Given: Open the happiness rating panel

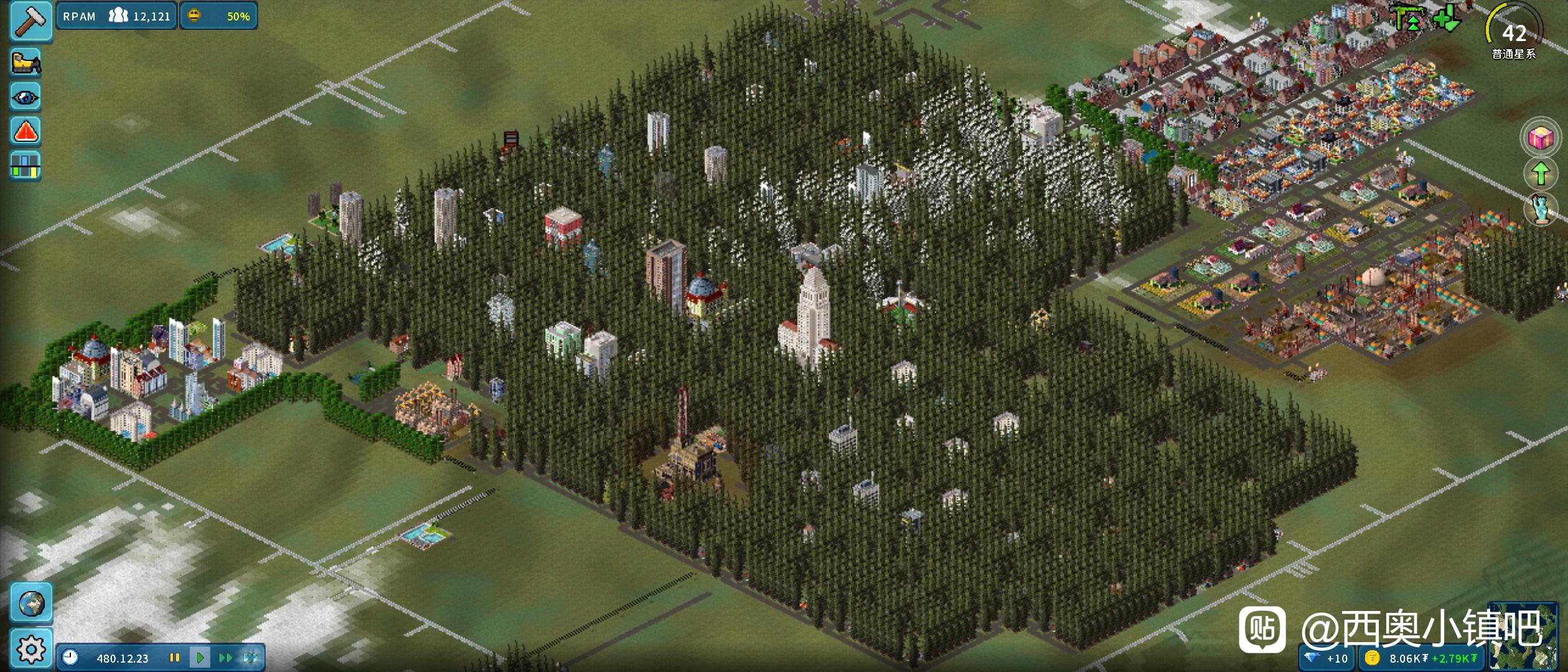Looking at the screenshot, I should coord(219,16).
